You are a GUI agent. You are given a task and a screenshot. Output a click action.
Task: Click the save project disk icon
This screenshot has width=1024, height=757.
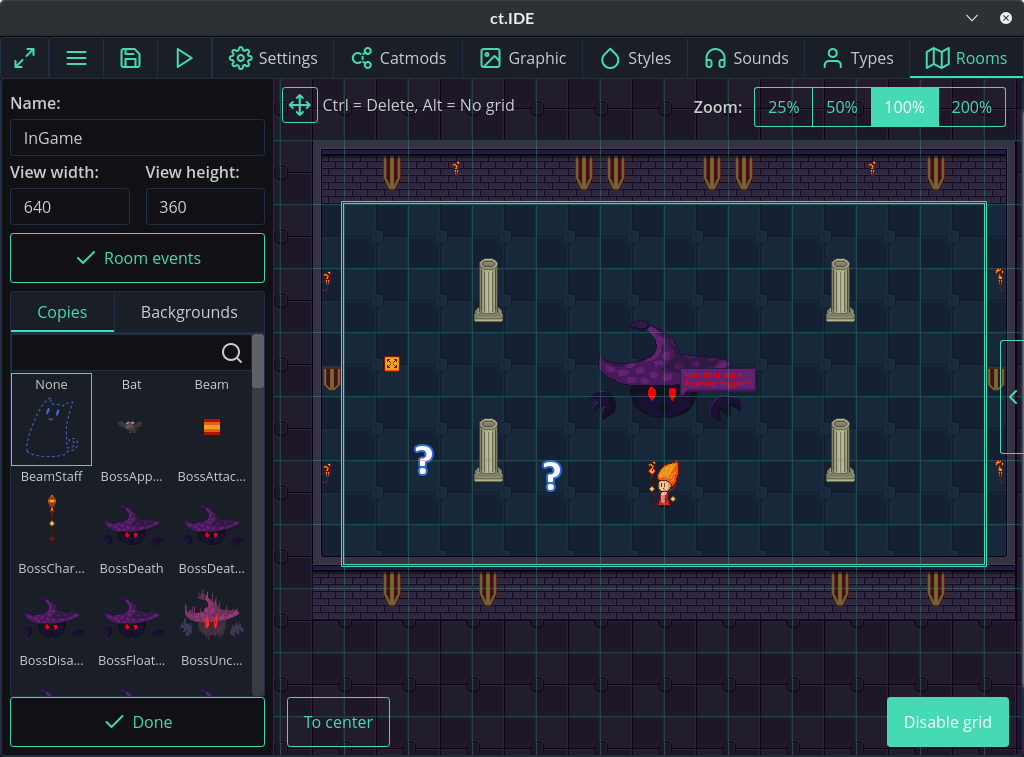pyautogui.click(x=130, y=58)
